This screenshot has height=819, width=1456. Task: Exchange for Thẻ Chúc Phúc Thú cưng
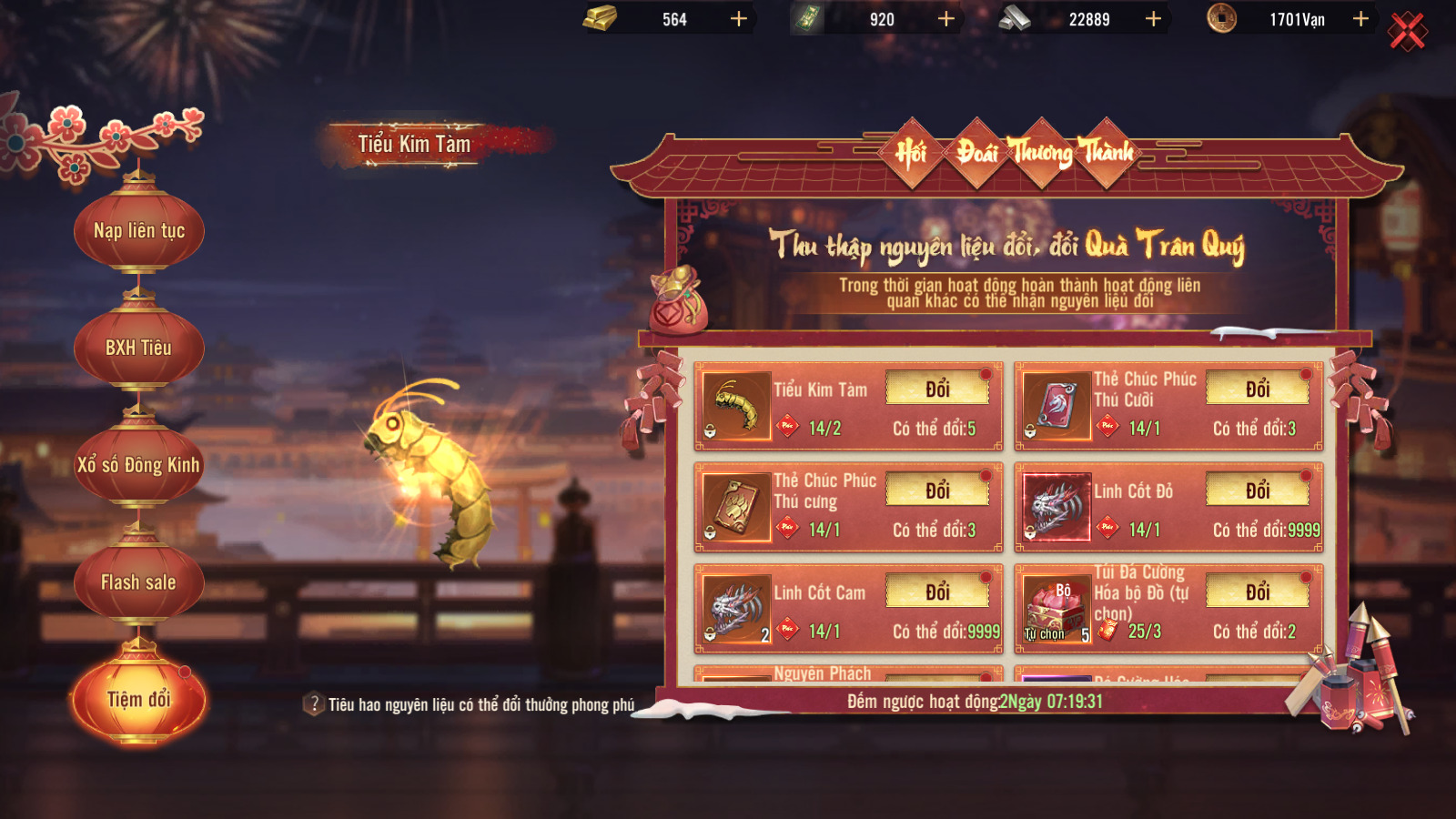point(937,490)
